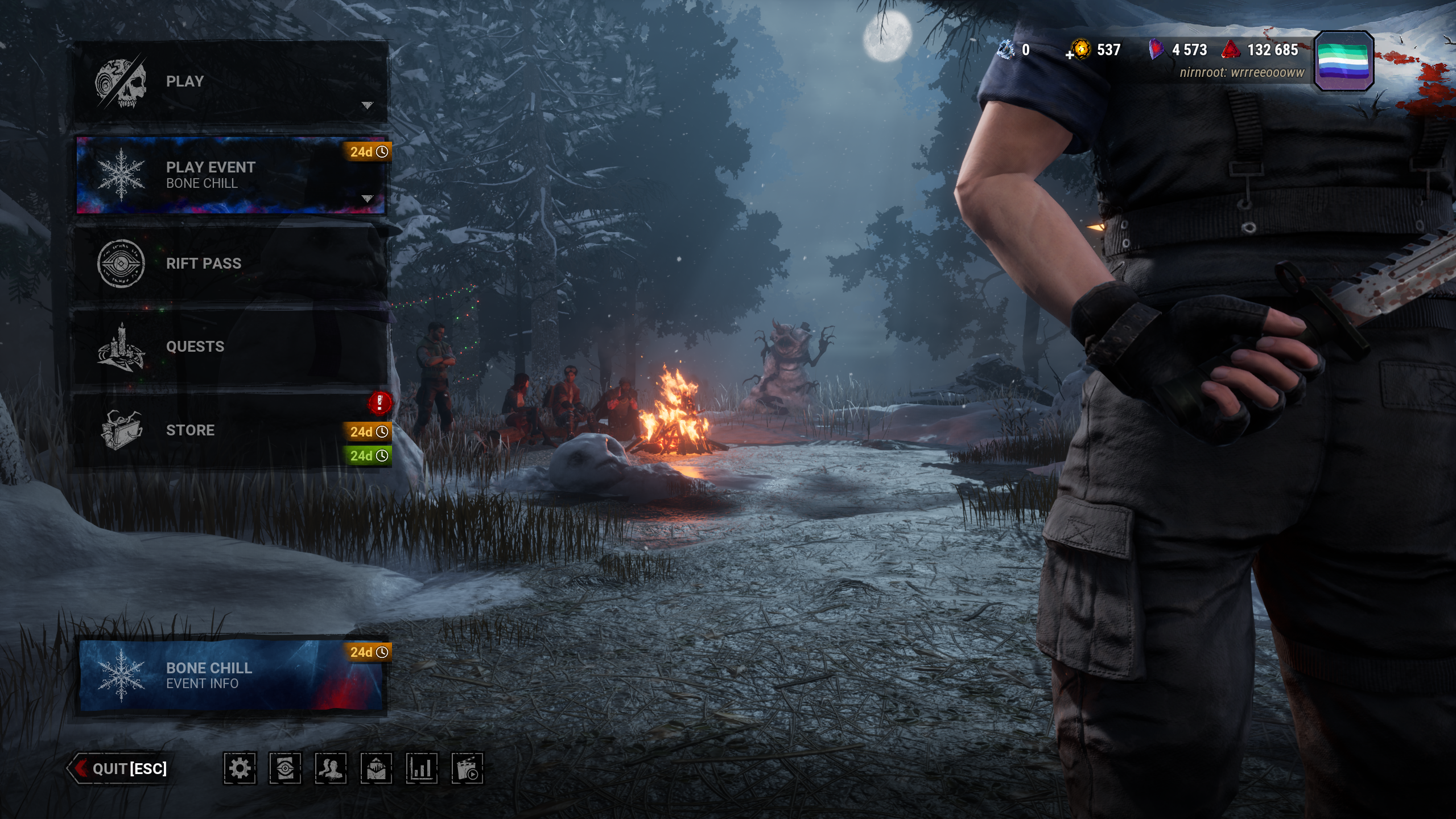Screen dimensions: 1456x819
Task: Show statistics via bar chart icon
Action: coord(422,768)
